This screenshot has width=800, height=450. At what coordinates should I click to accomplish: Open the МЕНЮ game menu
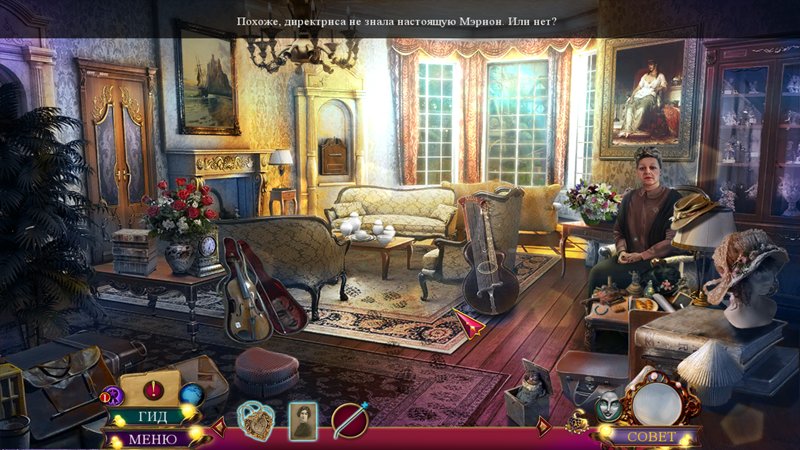pyautogui.click(x=152, y=438)
